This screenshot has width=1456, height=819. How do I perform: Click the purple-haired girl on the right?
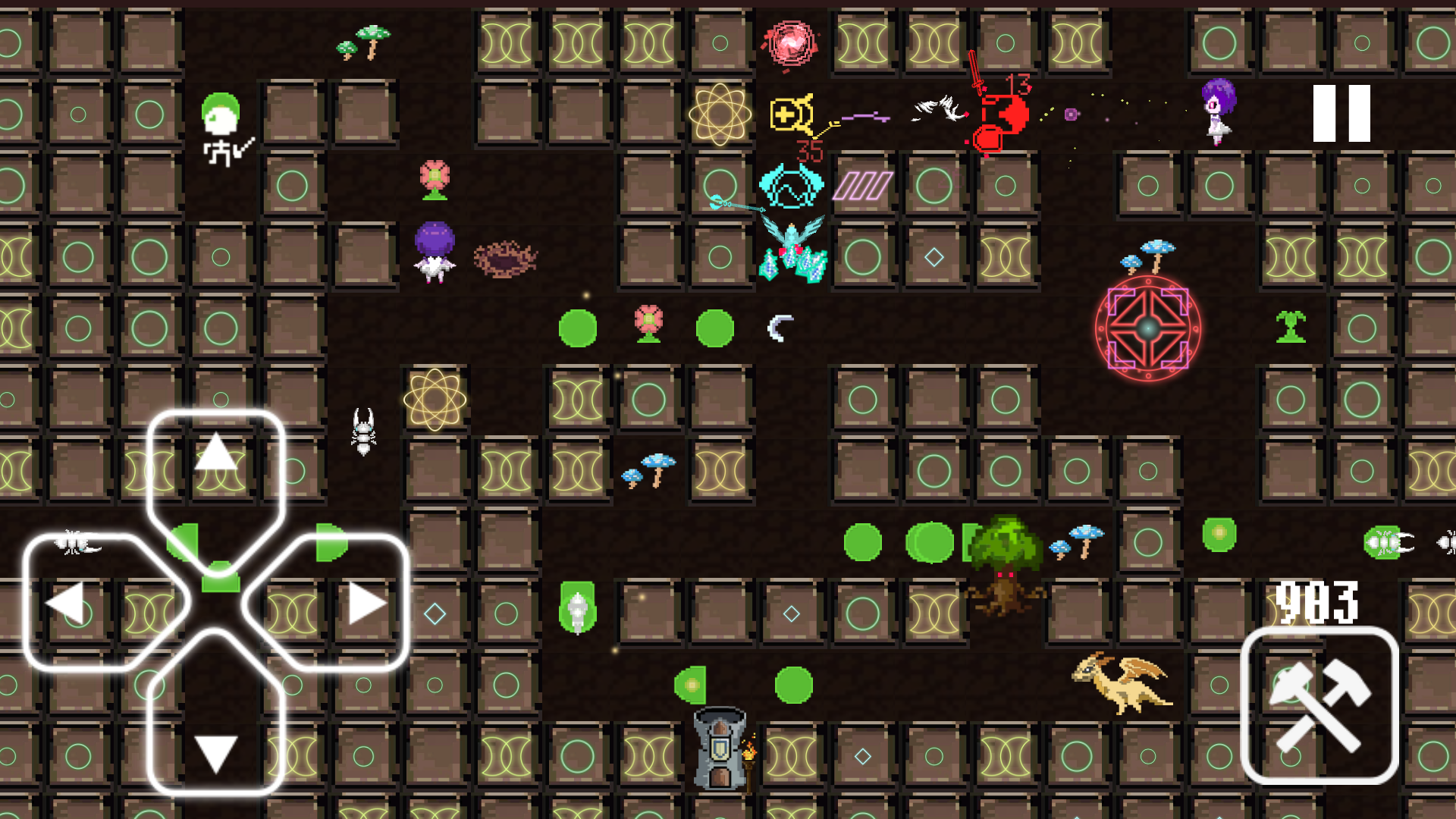1216,114
